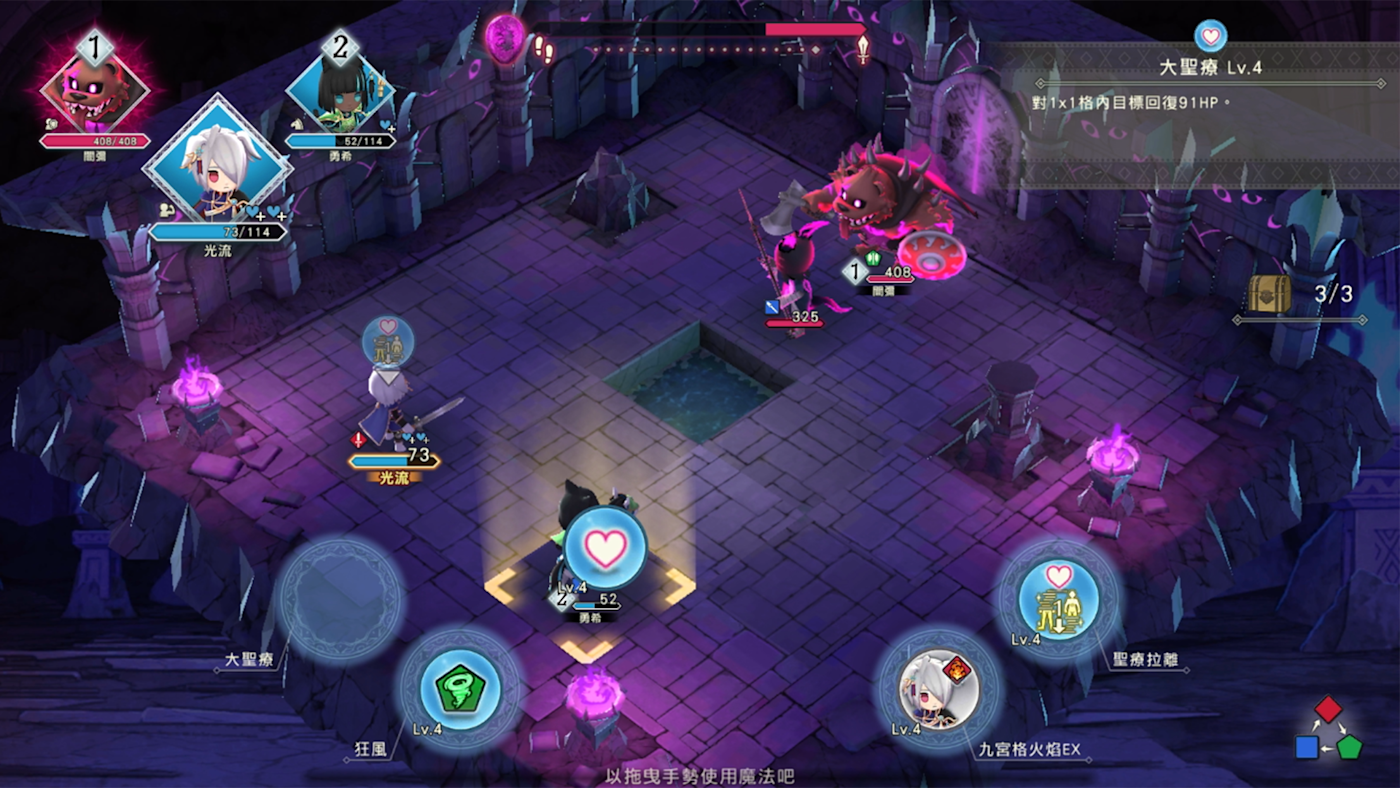The height and width of the screenshot is (788, 1400).
Task: Click the 以拖曳手勢使用魔法吧 hint text
Action: click(700, 775)
